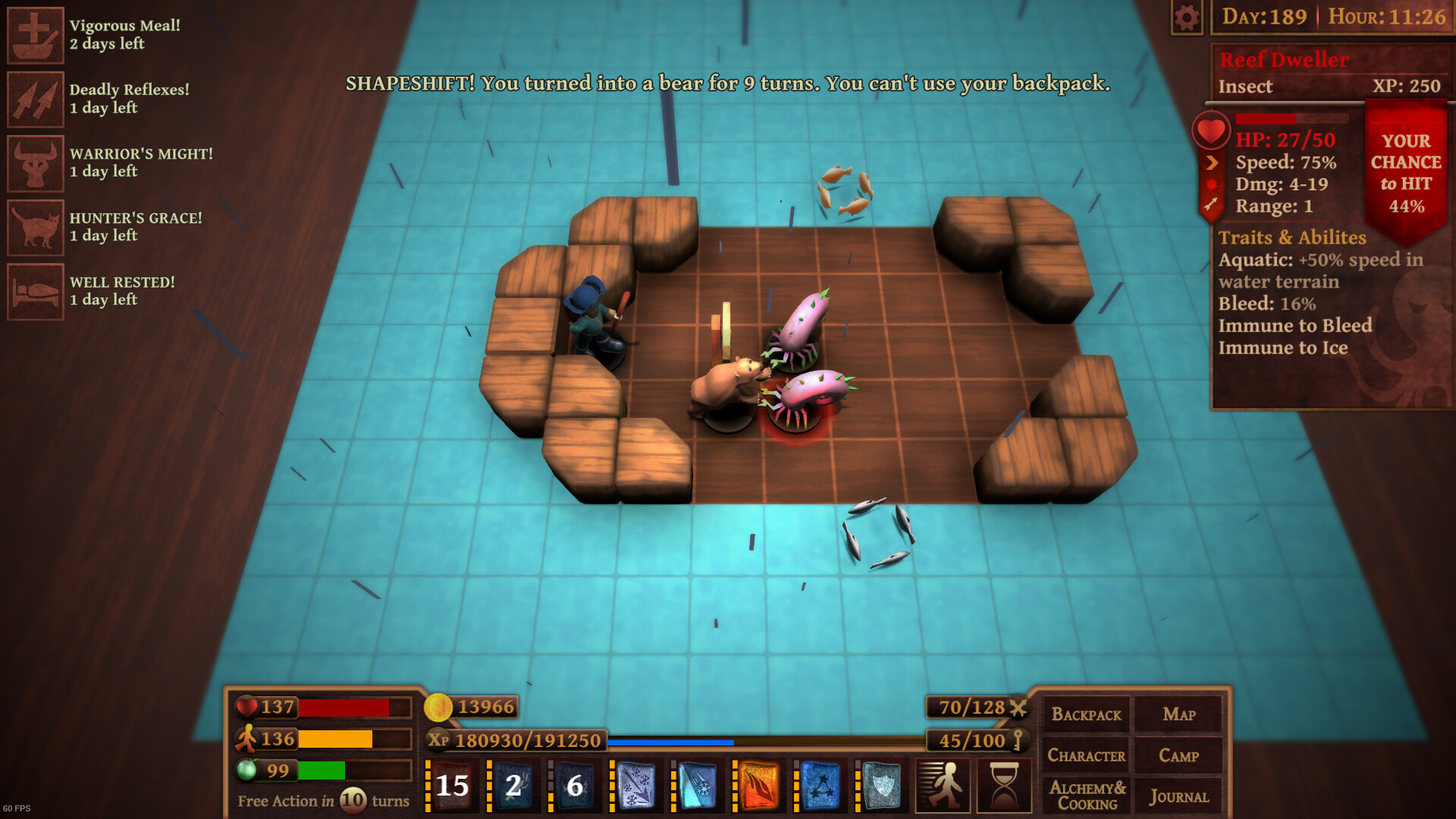Click the Warrior's Might bull buff icon
The height and width of the screenshot is (819, 1456).
point(35,162)
